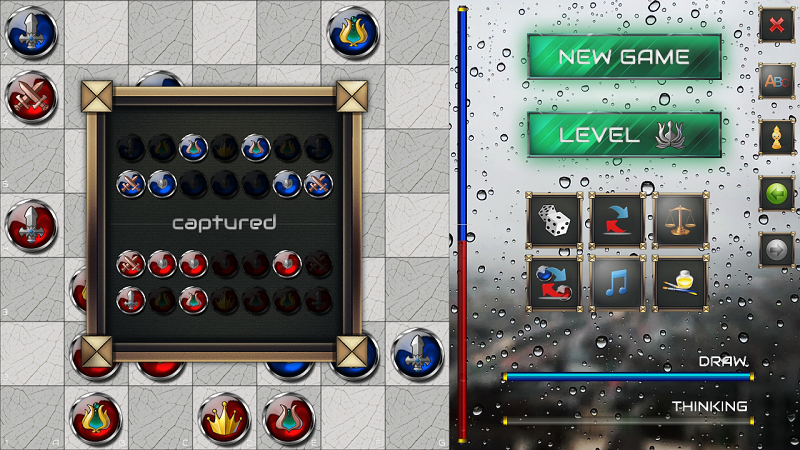
Task: Click the golden balance scales icon
Action: click(x=680, y=219)
